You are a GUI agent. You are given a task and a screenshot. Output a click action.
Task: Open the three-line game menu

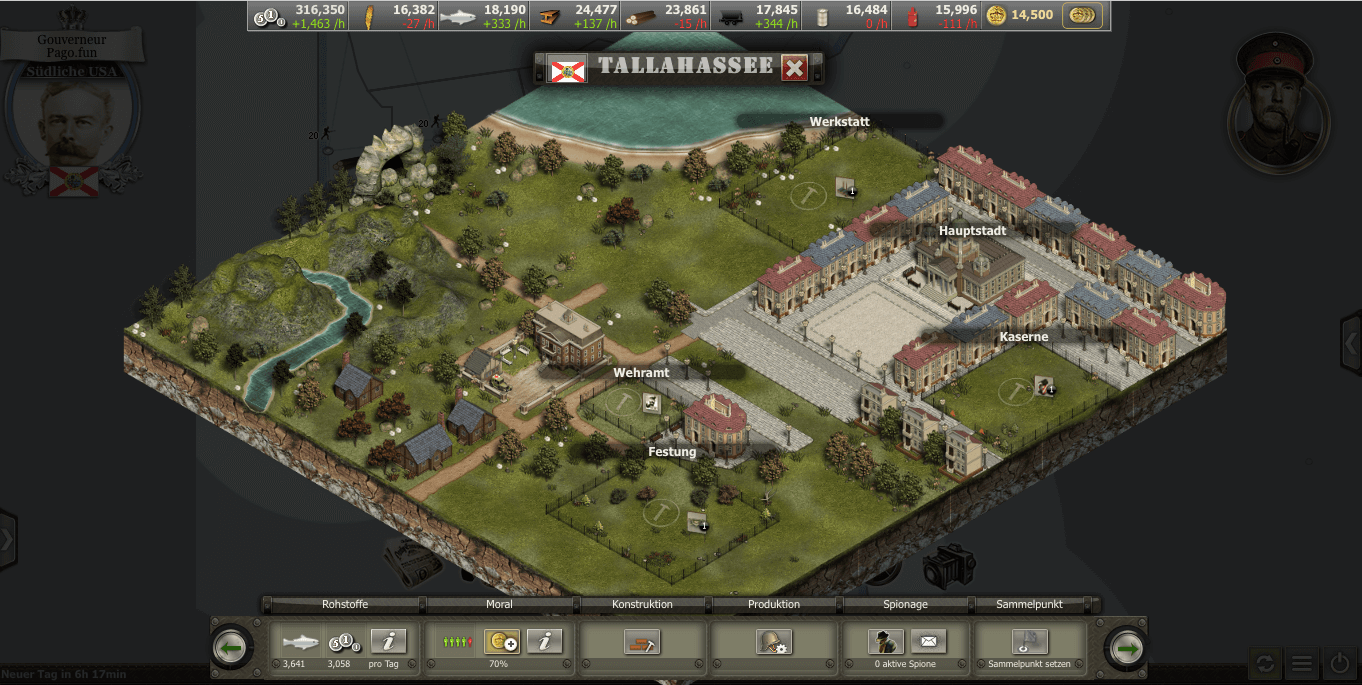1301,662
